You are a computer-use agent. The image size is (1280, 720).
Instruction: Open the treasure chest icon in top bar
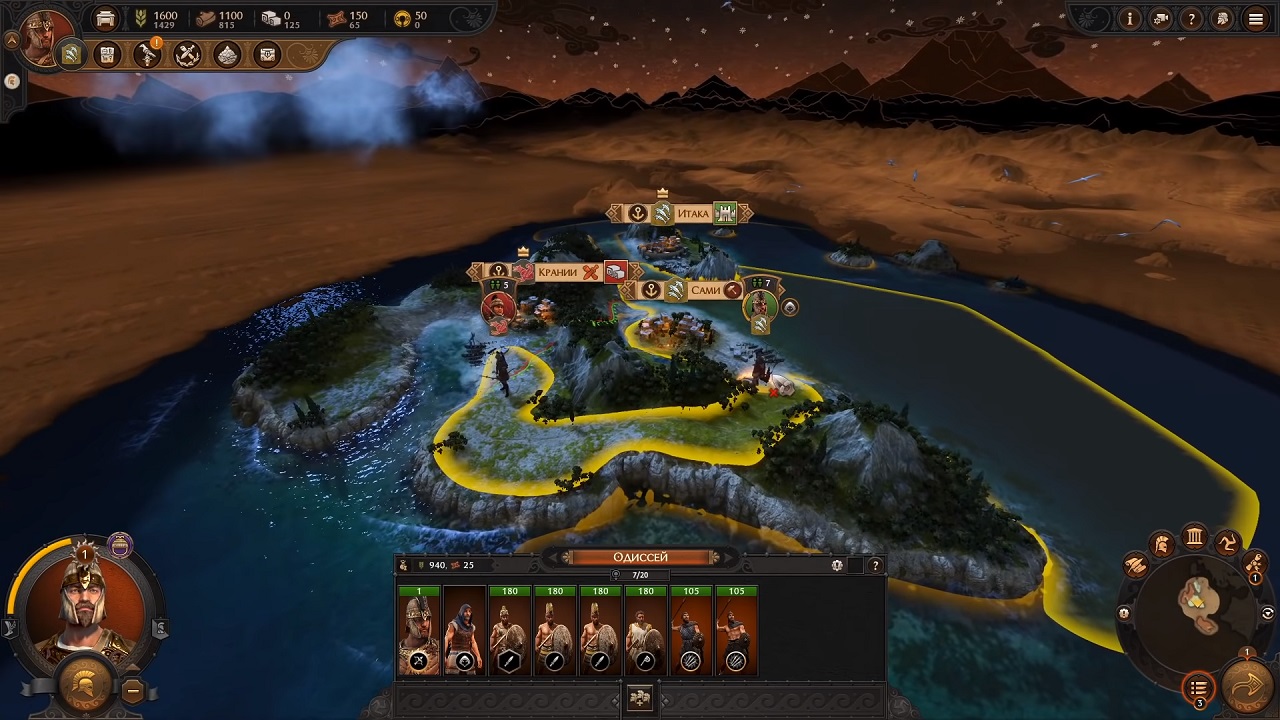tap(267, 55)
